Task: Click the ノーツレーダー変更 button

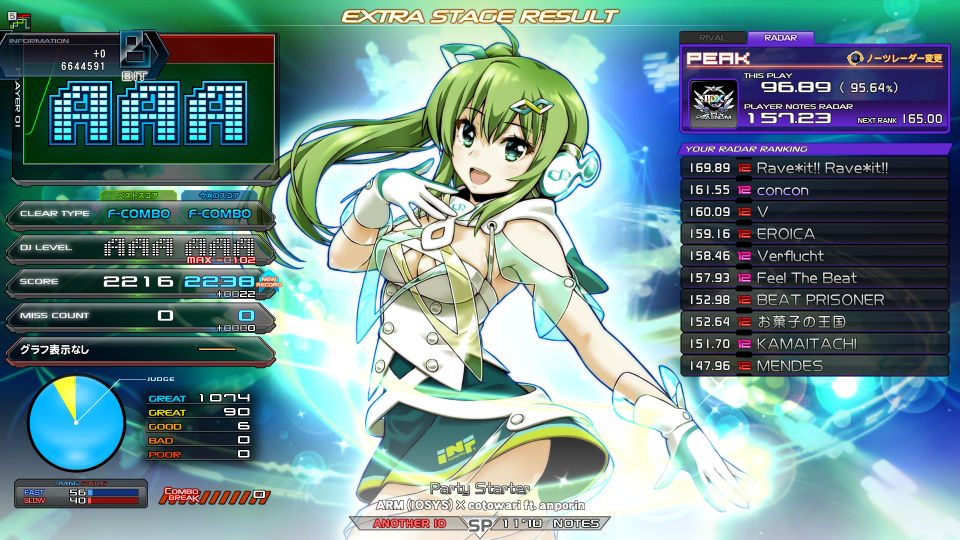Action: (x=895, y=59)
